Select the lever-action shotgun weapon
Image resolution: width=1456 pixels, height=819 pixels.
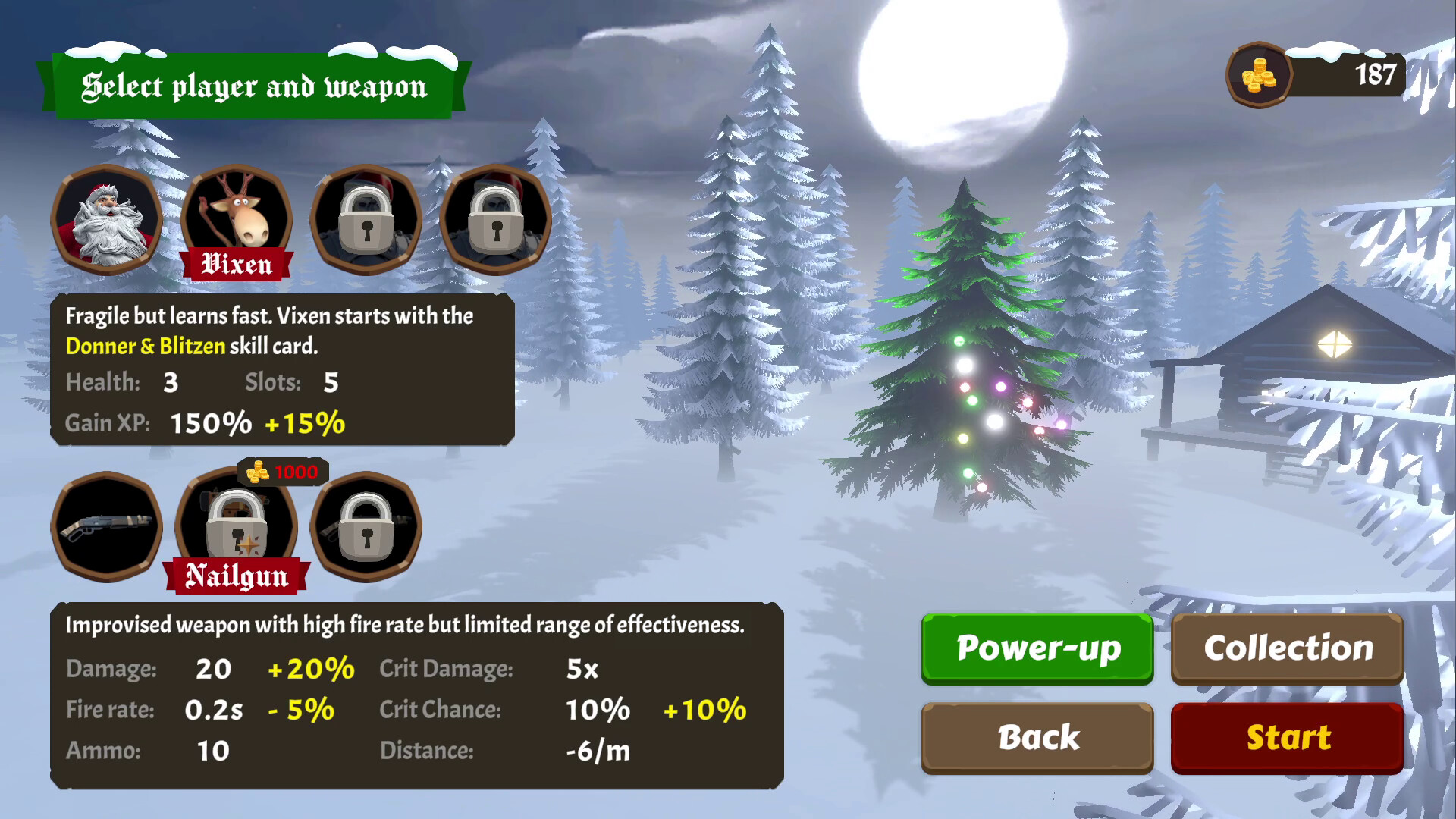(x=107, y=527)
